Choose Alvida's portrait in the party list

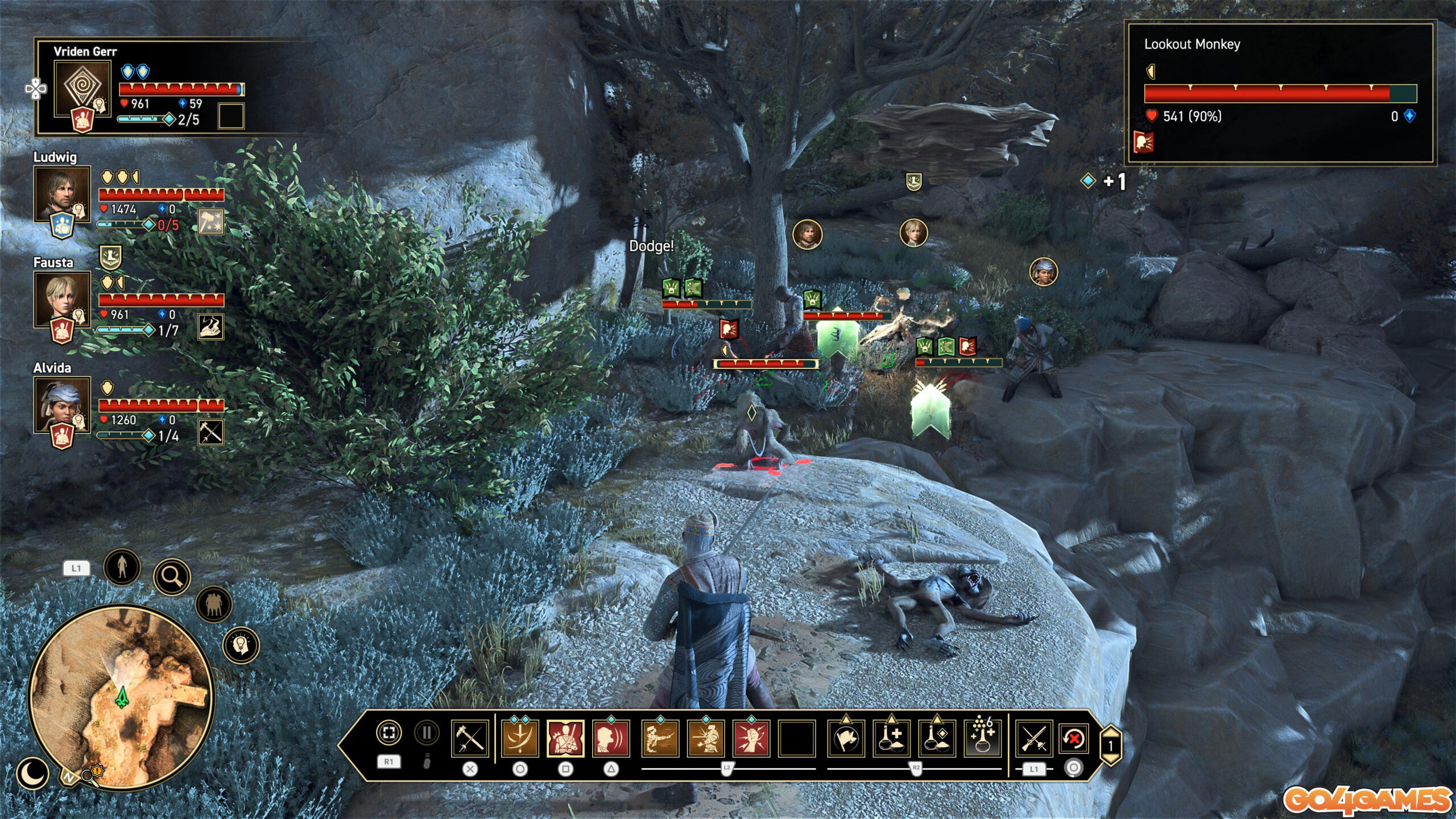(62, 405)
